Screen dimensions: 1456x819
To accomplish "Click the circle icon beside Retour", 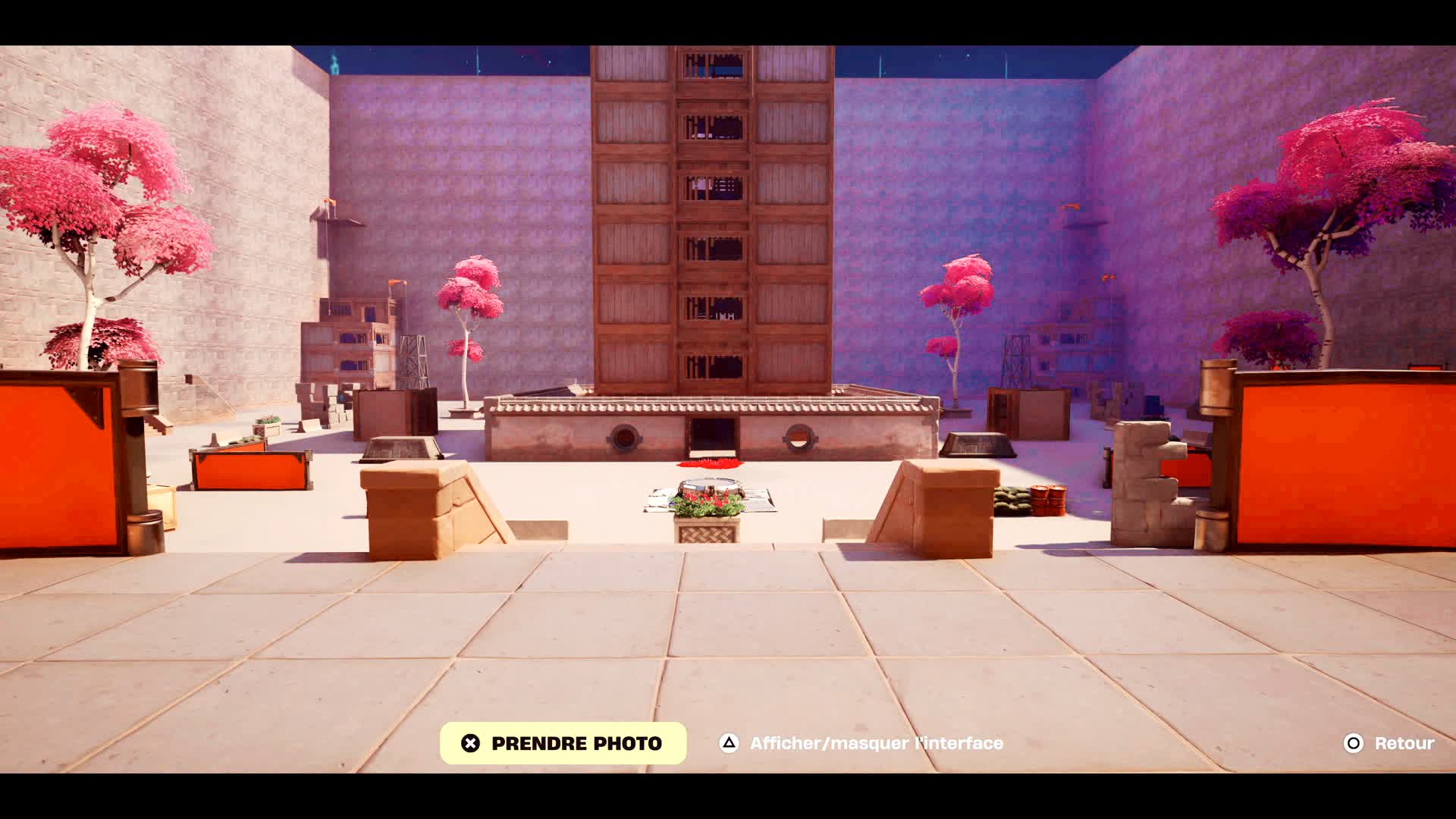I will [x=1354, y=743].
